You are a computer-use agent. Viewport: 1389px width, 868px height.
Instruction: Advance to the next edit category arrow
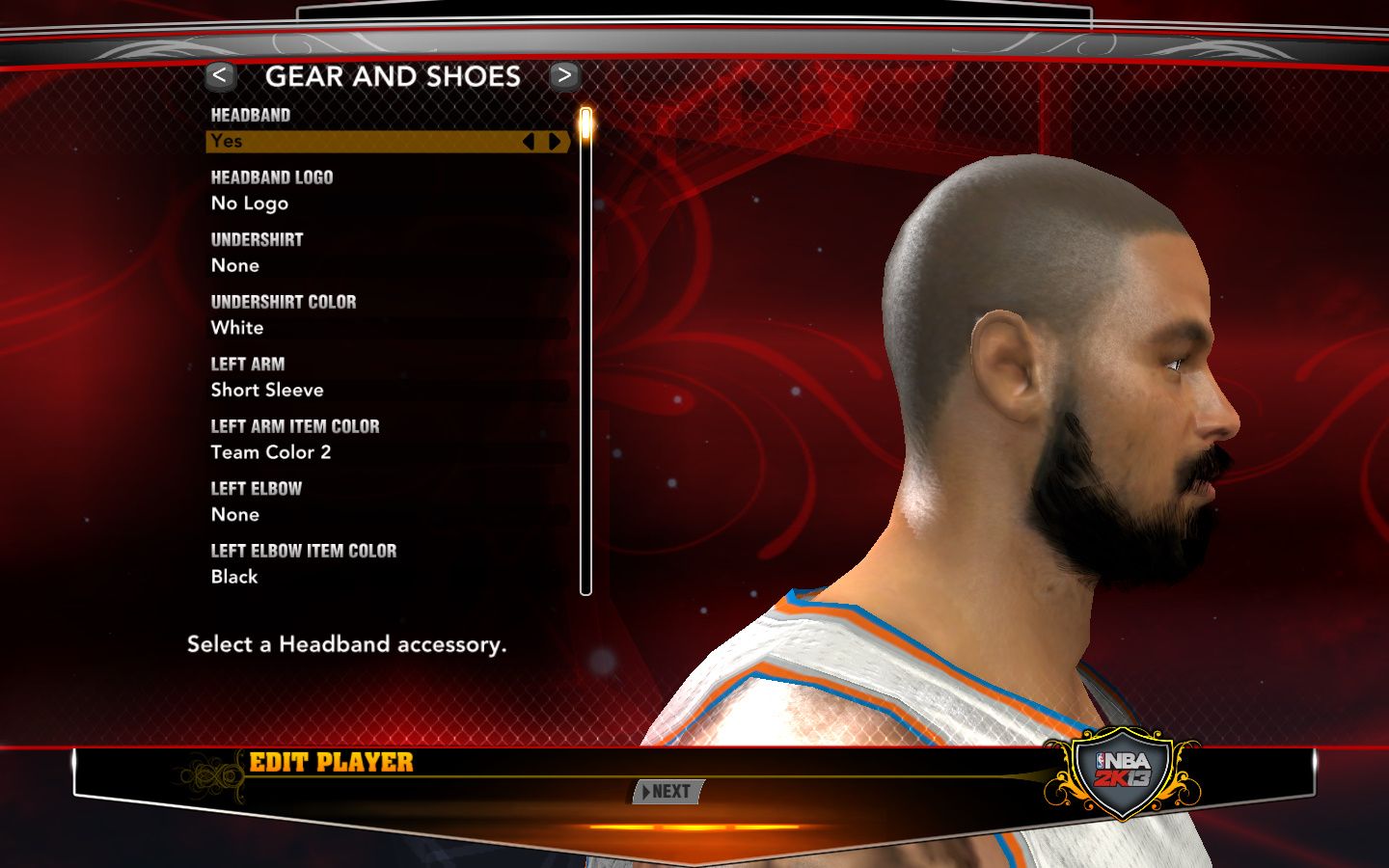(564, 75)
